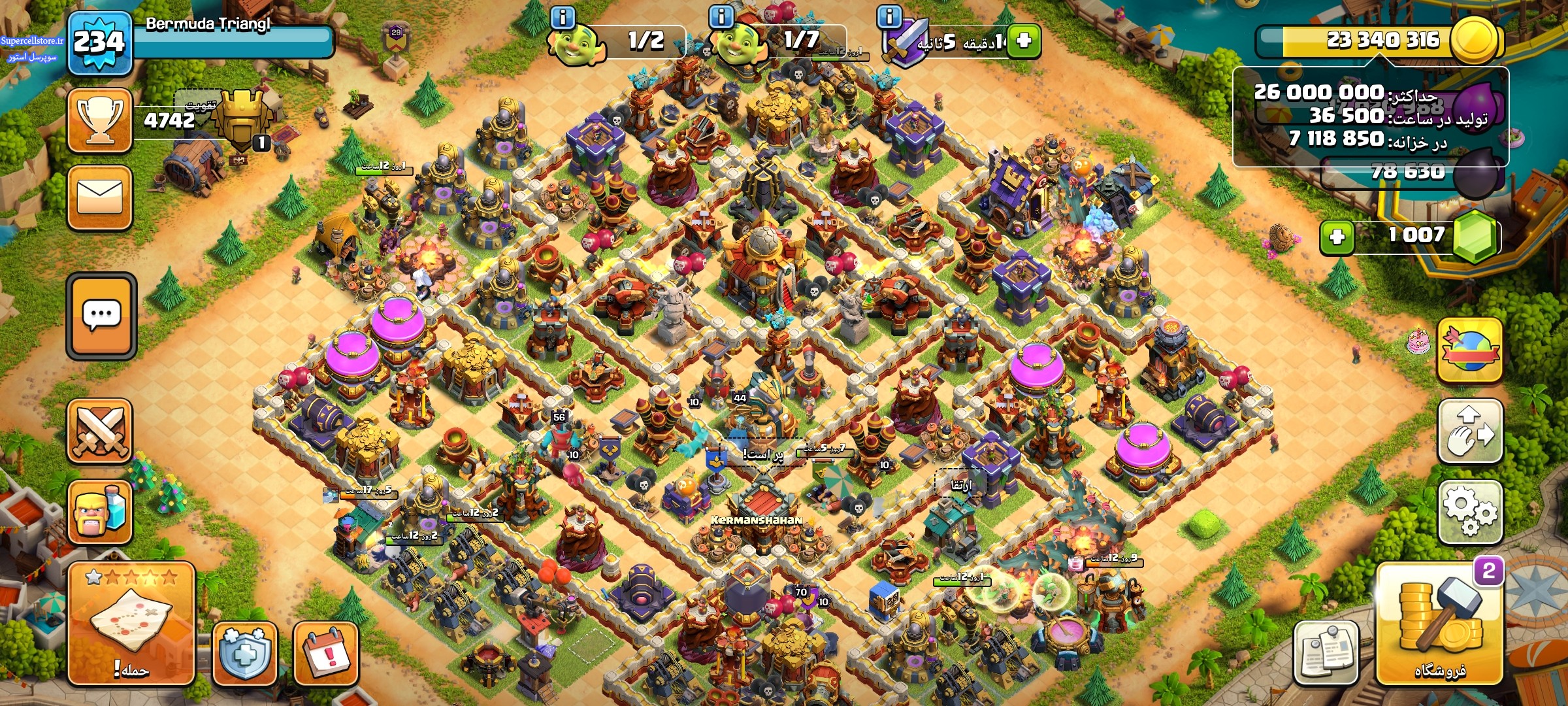
Task: Expand the chat speech bubble panel
Action: pos(101,316)
